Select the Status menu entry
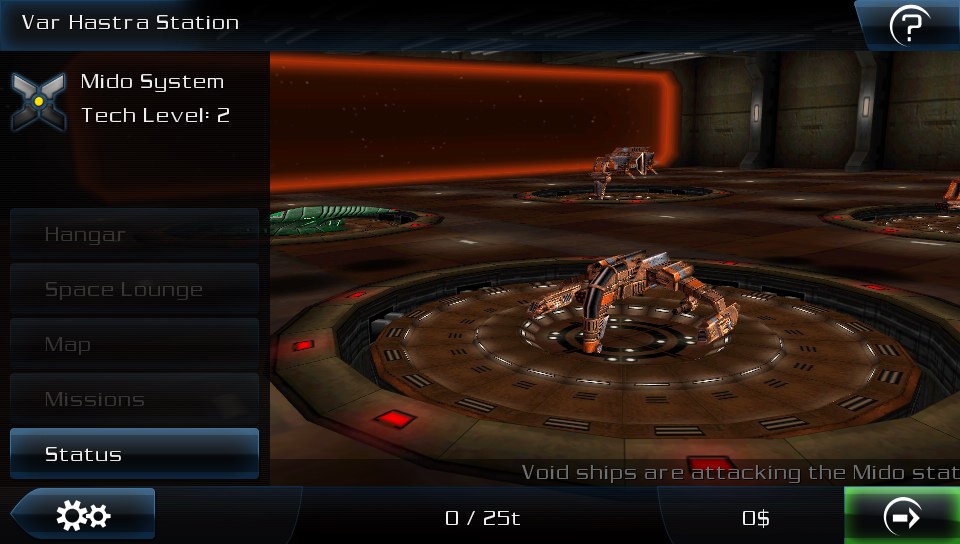The width and height of the screenshot is (960, 544). click(x=134, y=454)
